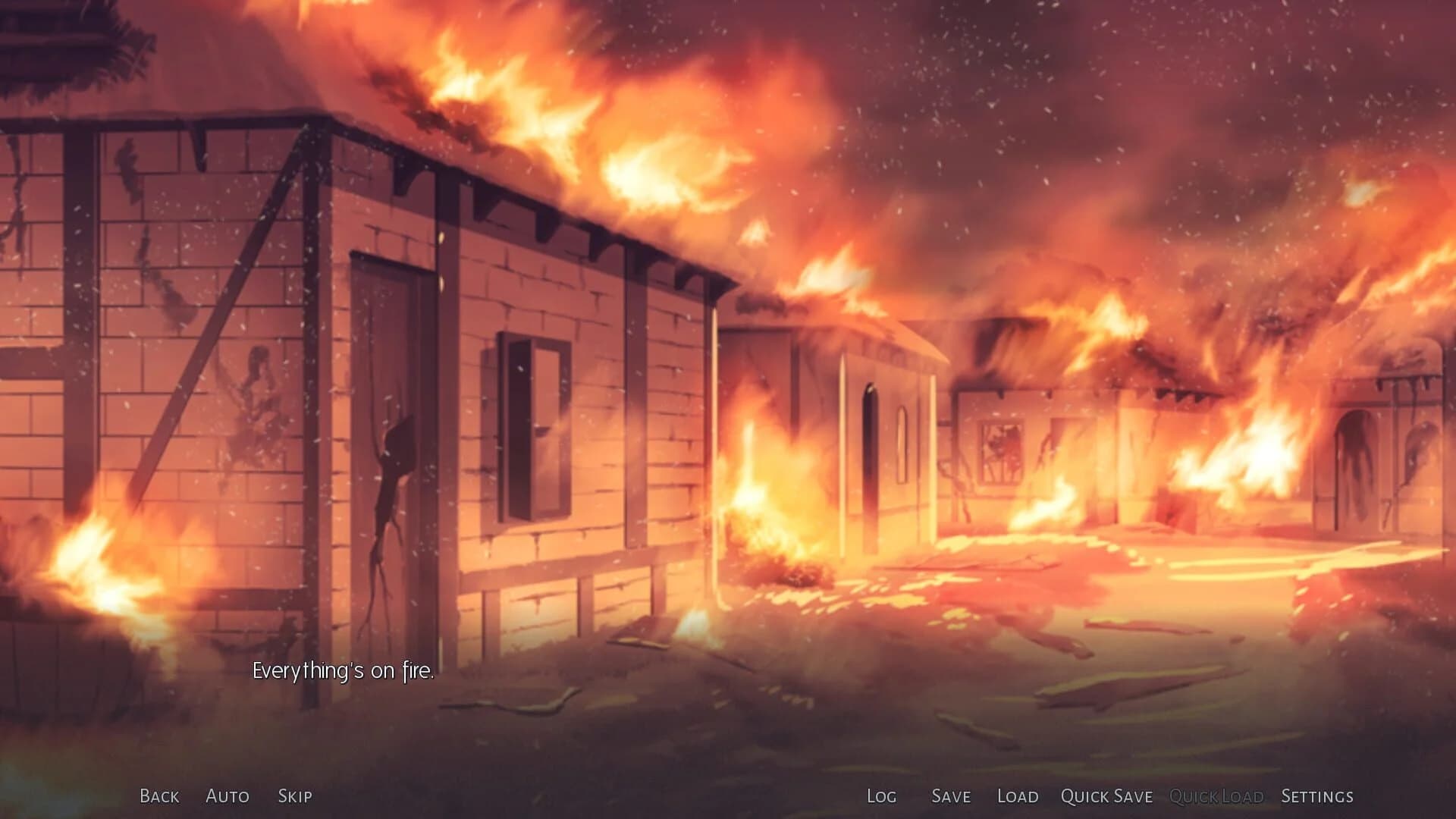1456x819 pixels.
Task: Click Load to restore a saved game
Action: 1018,796
